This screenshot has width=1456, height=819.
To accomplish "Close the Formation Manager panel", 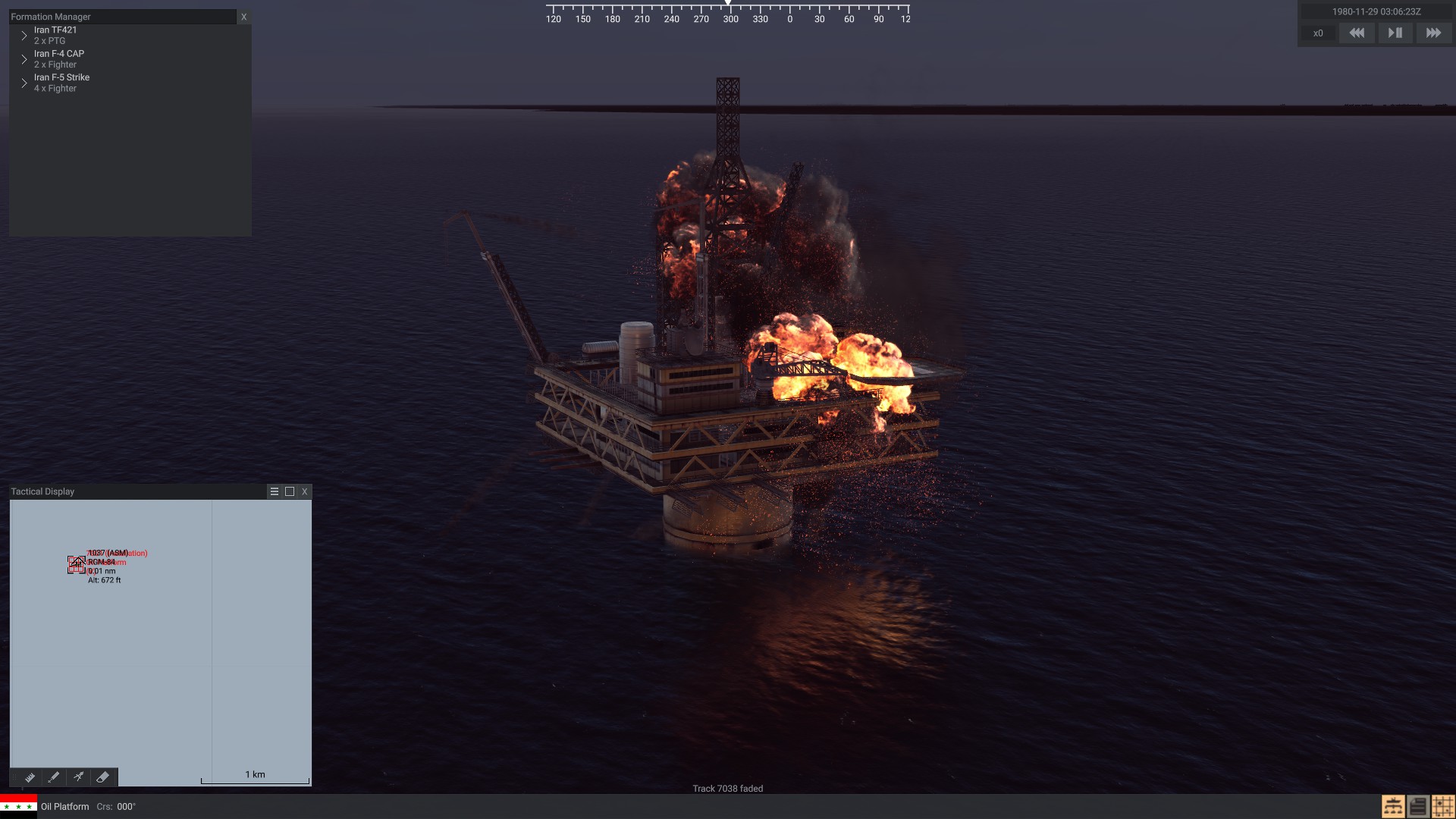I will pyautogui.click(x=243, y=17).
